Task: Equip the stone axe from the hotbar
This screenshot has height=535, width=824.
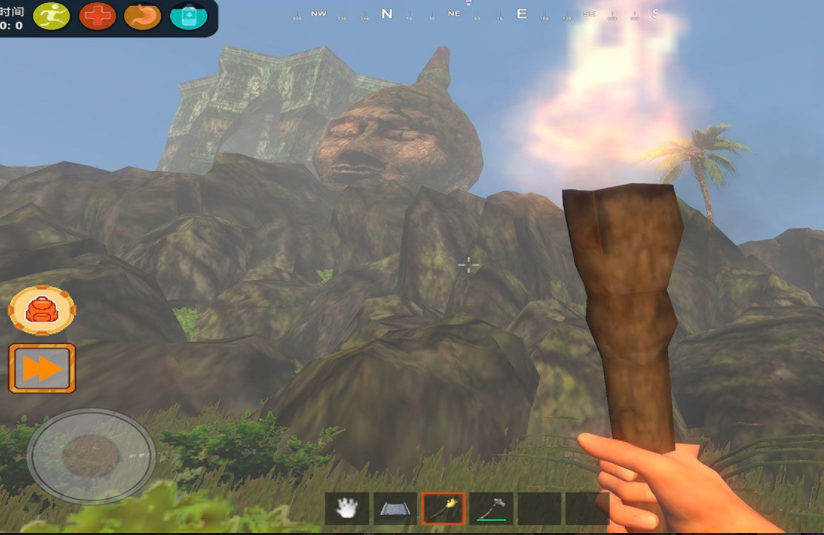Action: coord(491,509)
